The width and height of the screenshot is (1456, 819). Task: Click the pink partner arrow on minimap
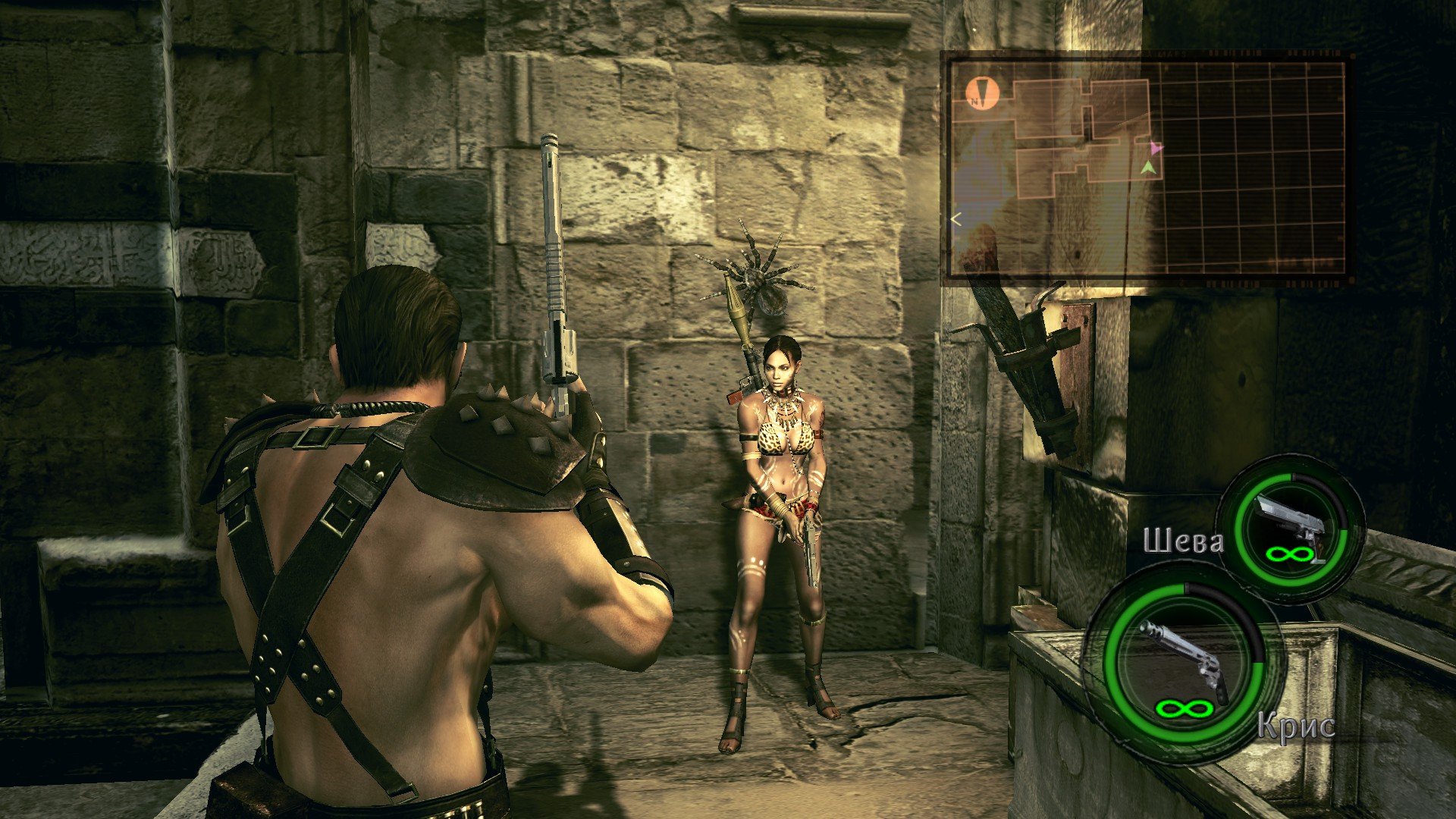[x=1155, y=147]
